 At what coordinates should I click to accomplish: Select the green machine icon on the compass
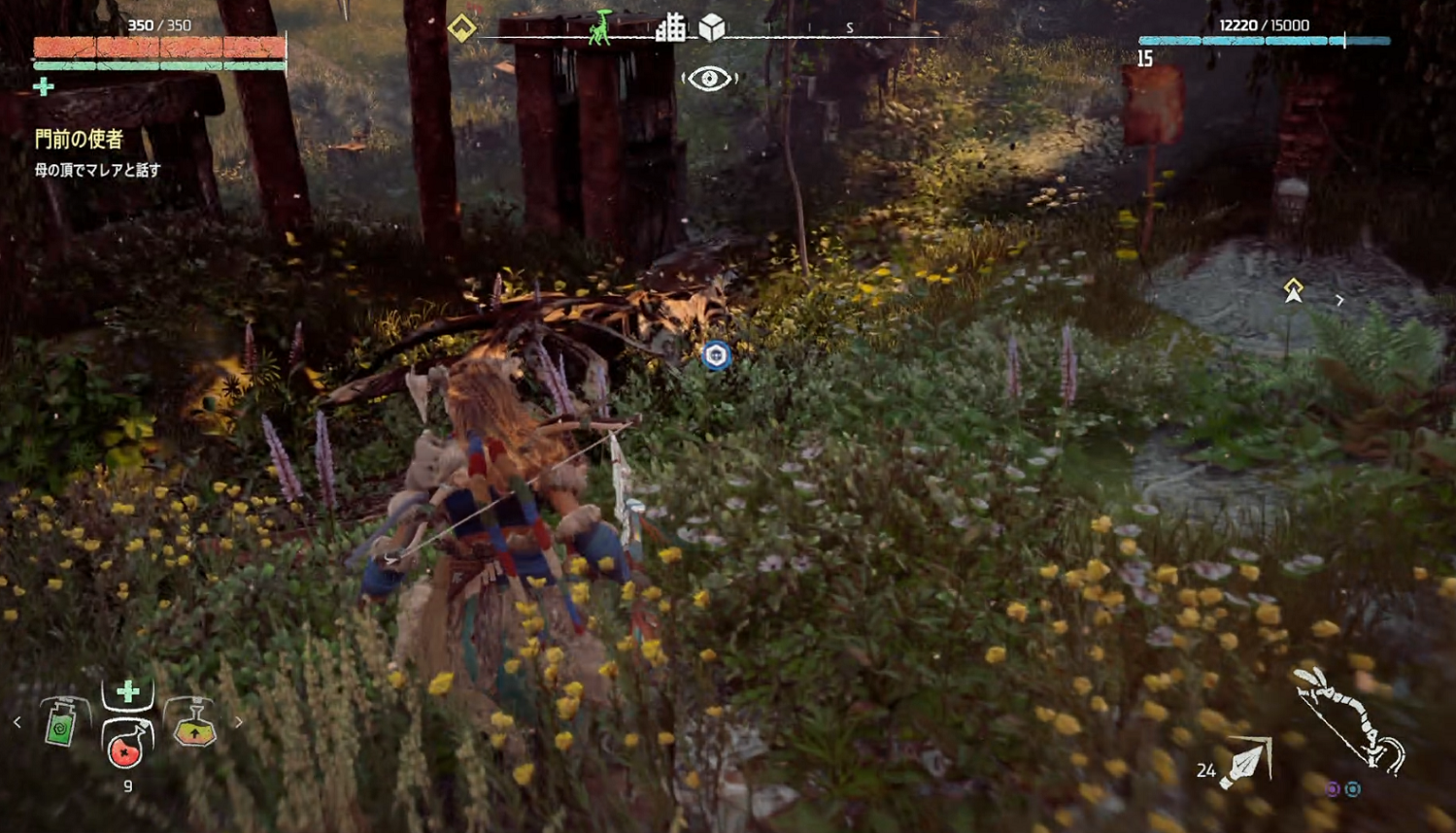click(601, 27)
